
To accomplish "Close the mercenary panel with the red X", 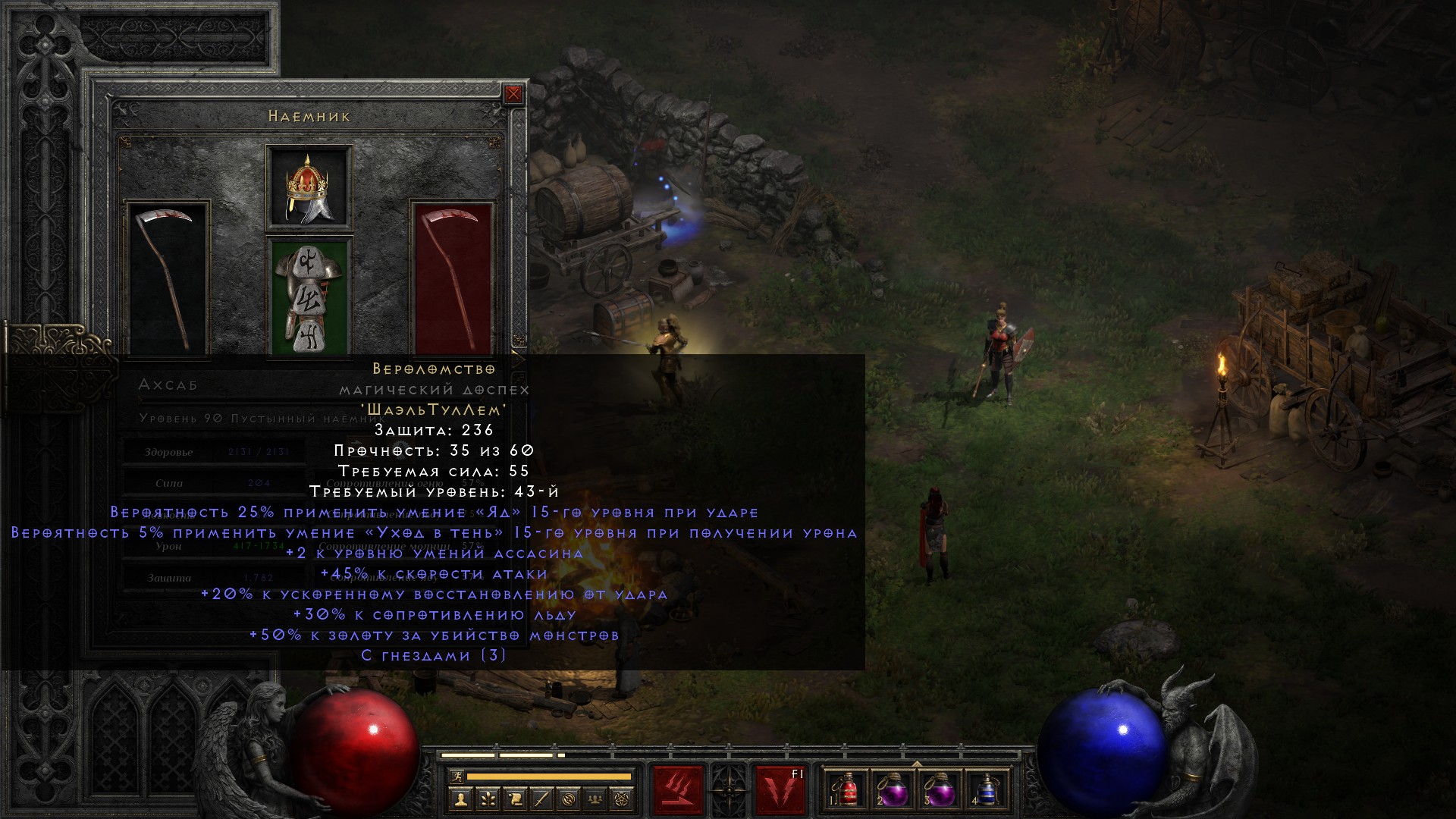I will (x=513, y=94).
